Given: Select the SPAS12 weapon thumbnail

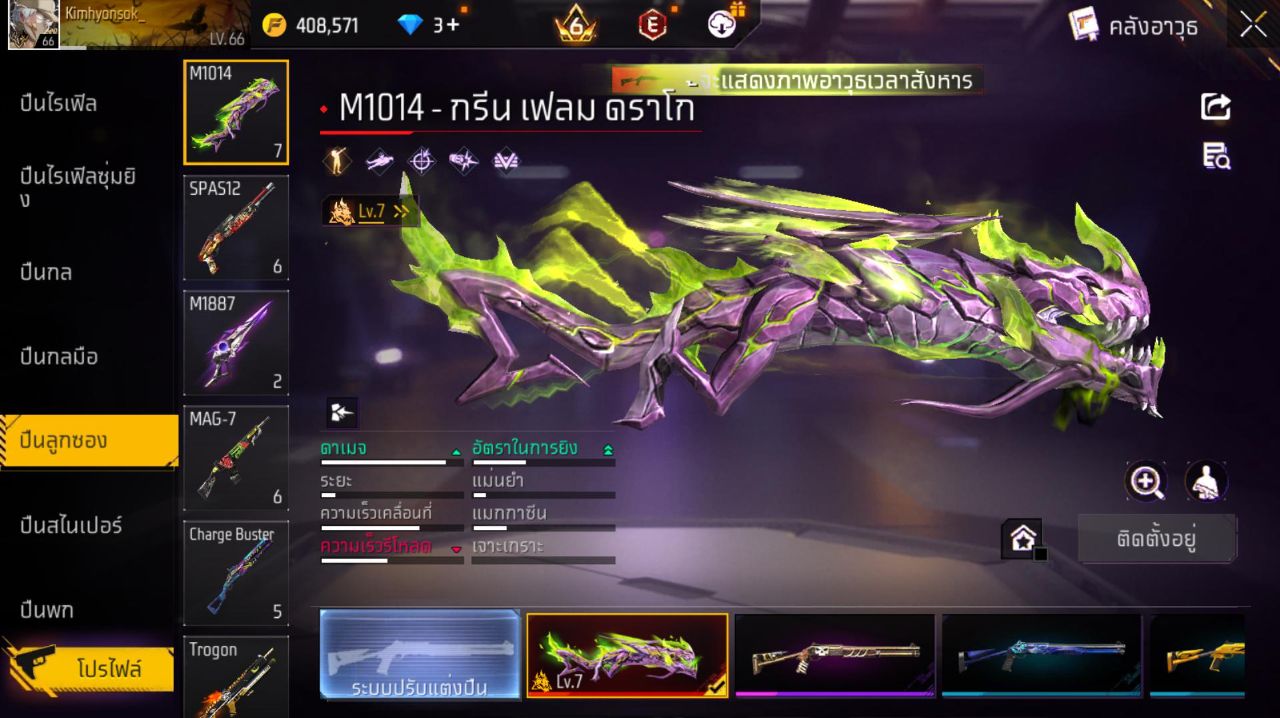Looking at the screenshot, I should [236, 228].
